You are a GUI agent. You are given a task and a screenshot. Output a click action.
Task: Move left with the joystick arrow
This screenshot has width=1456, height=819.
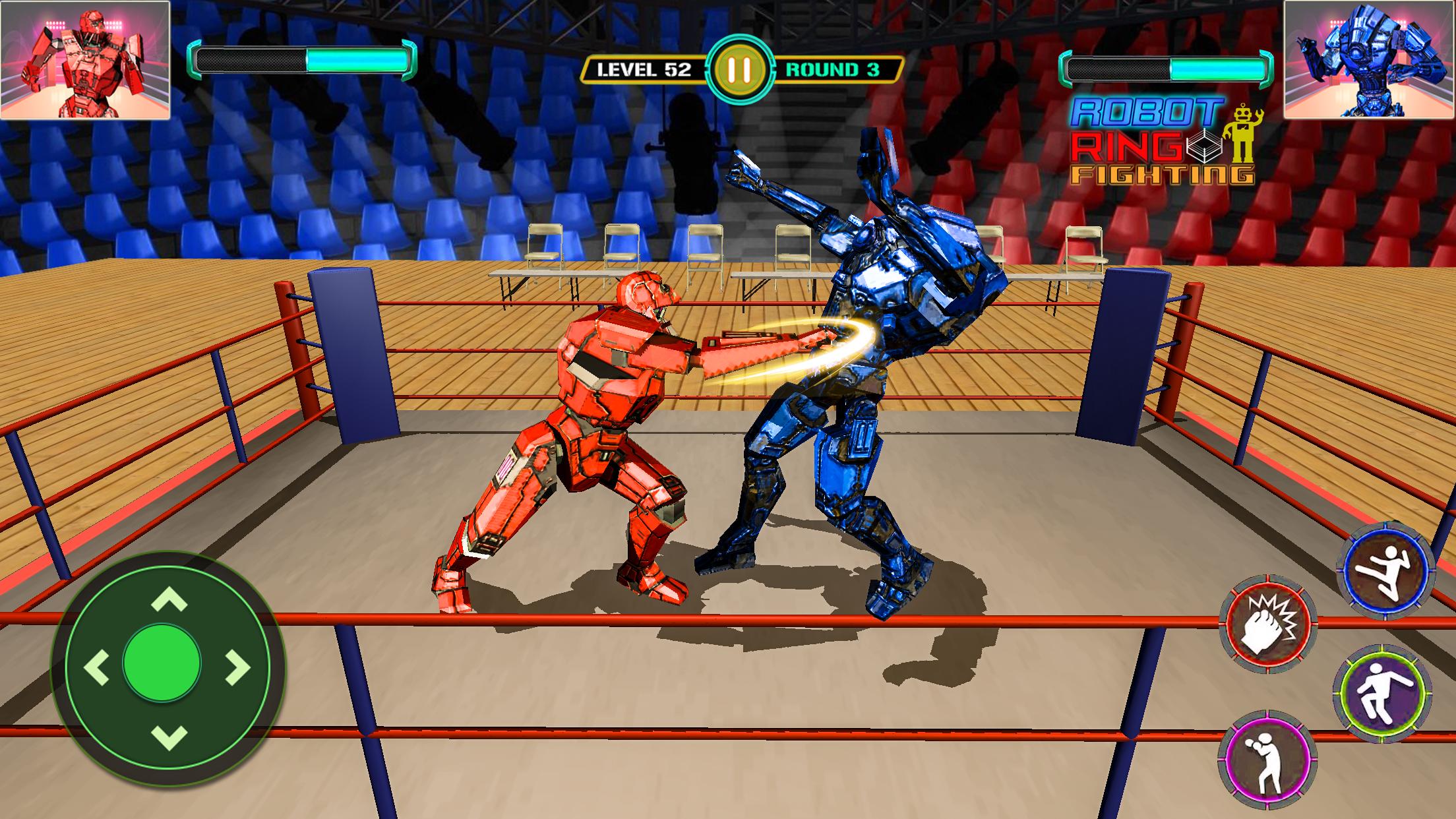97,667
